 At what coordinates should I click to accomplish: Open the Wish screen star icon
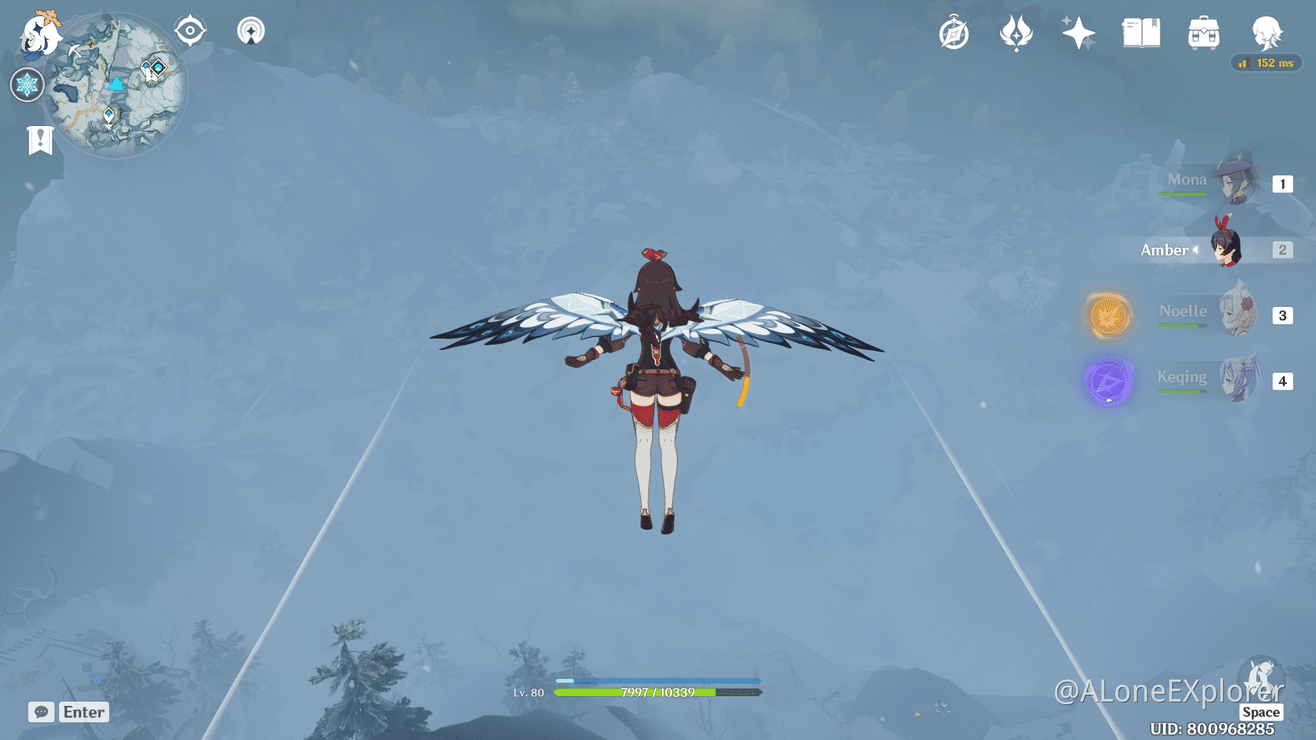1078,32
